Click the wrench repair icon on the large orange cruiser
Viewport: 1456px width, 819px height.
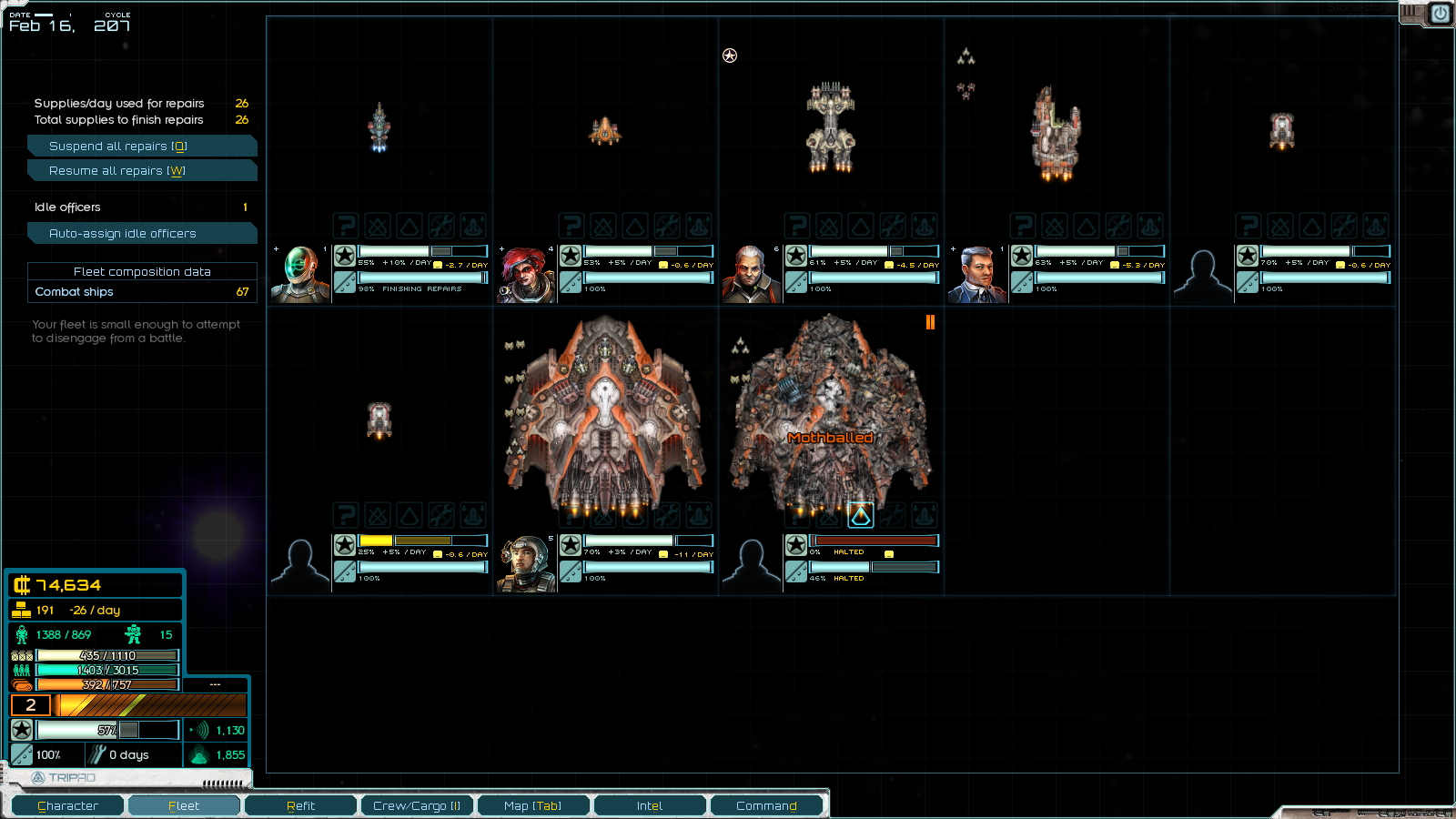pyautogui.click(x=666, y=515)
